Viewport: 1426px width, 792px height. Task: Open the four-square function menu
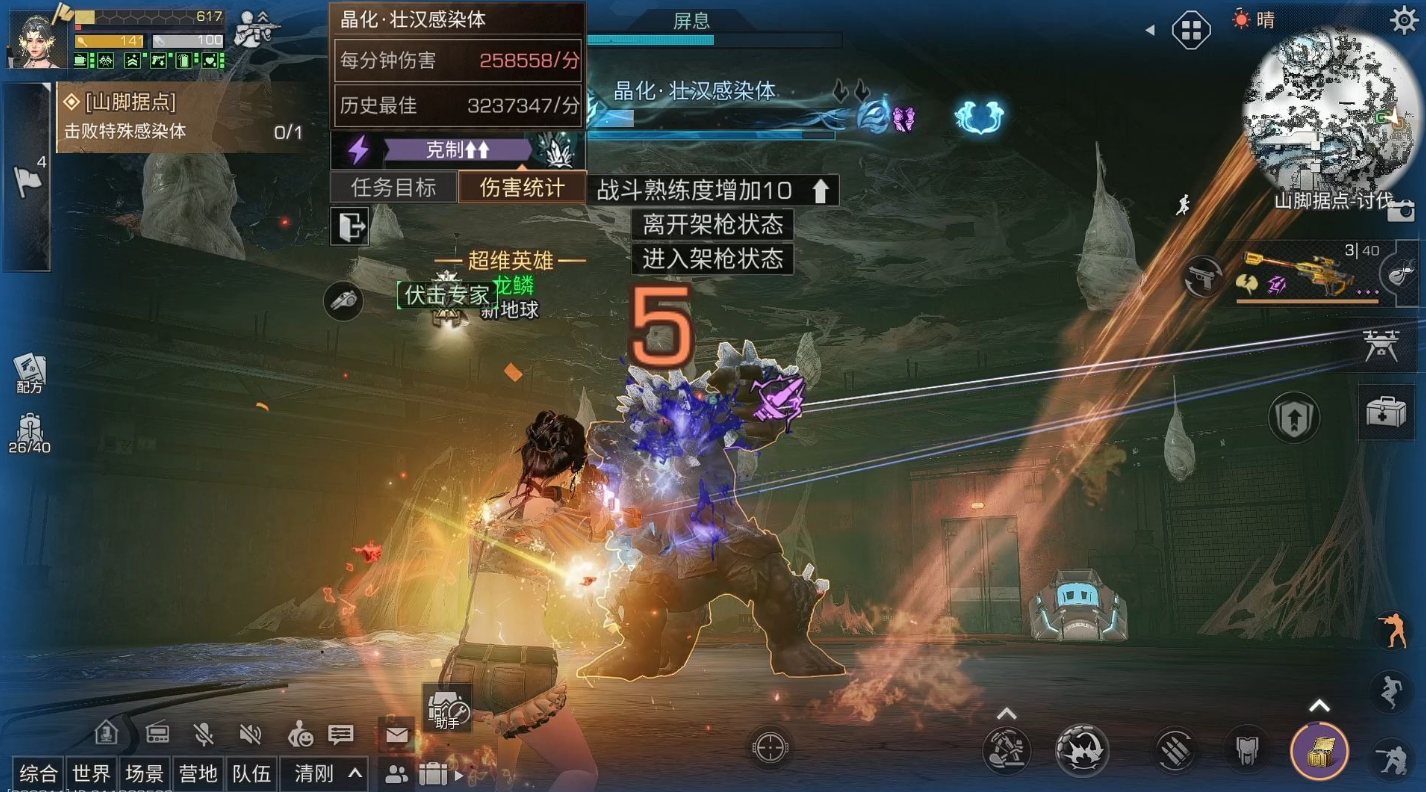[1191, 29]
